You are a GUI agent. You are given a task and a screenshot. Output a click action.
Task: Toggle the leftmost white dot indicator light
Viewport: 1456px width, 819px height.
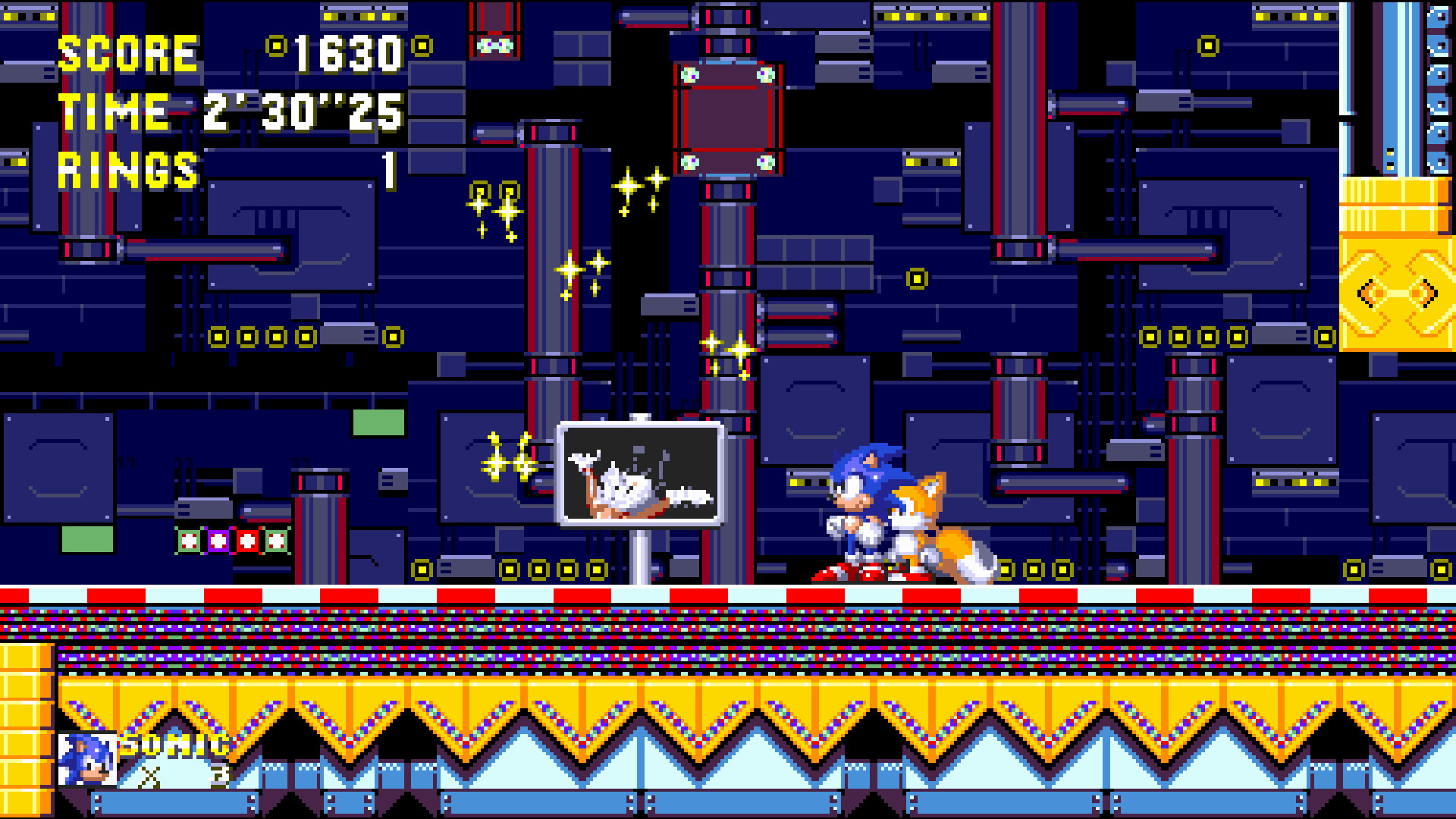(x=187, y=540)
